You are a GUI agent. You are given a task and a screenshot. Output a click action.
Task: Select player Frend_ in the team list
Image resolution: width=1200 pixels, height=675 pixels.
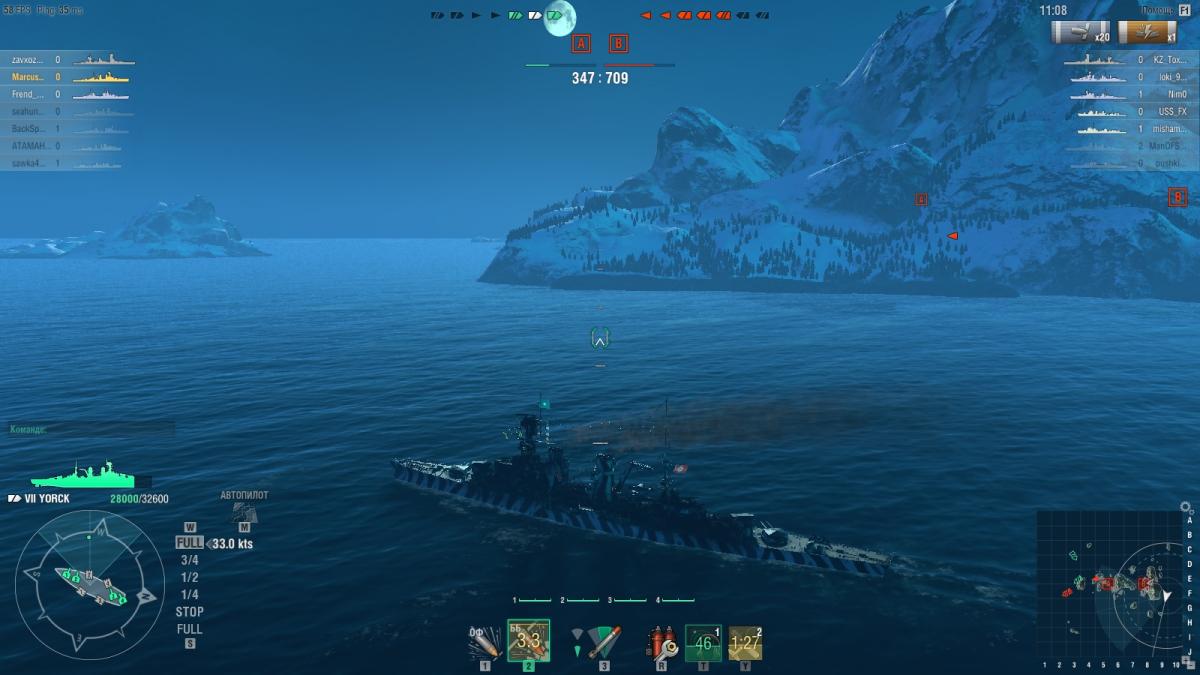pos(66,94)
